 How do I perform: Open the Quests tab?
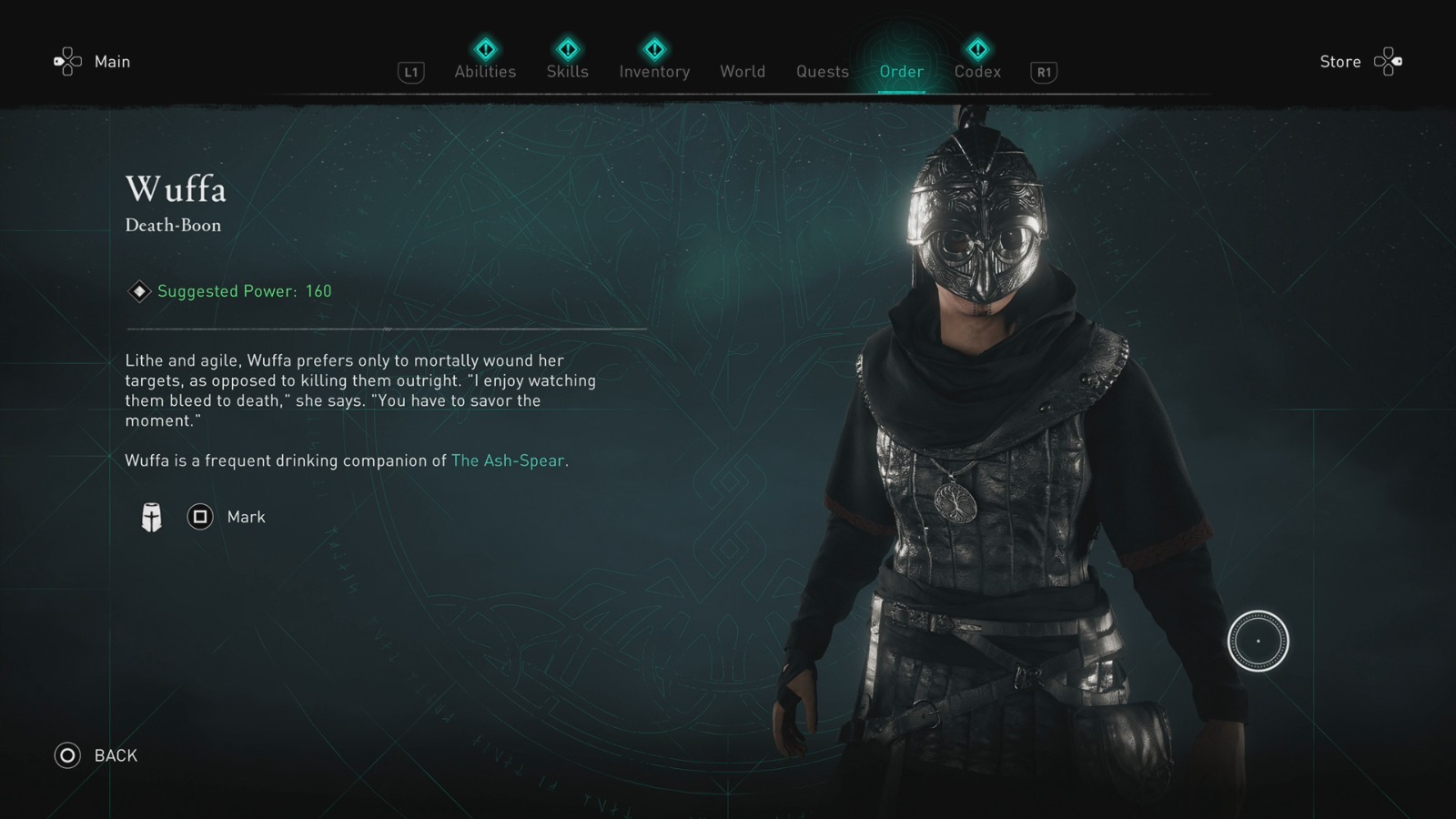pyautogui.click(x=822, y=72)
